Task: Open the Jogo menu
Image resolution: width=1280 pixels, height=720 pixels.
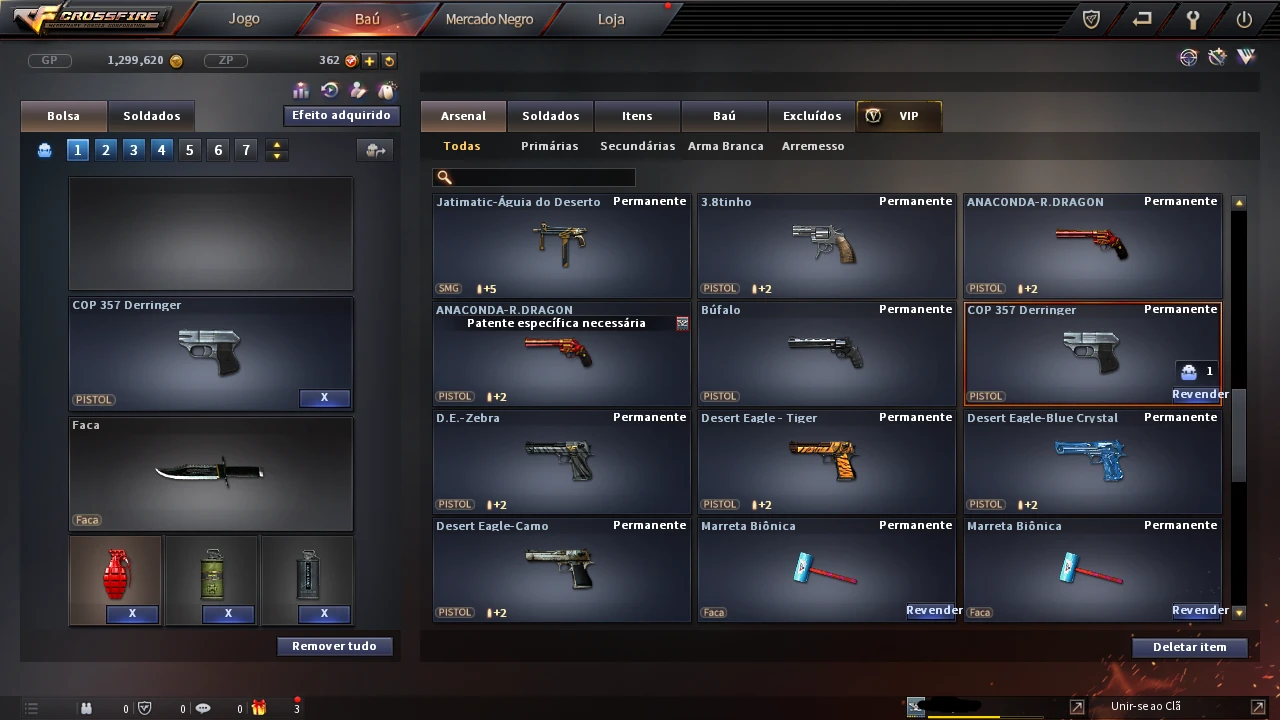Action: [244, 19]
